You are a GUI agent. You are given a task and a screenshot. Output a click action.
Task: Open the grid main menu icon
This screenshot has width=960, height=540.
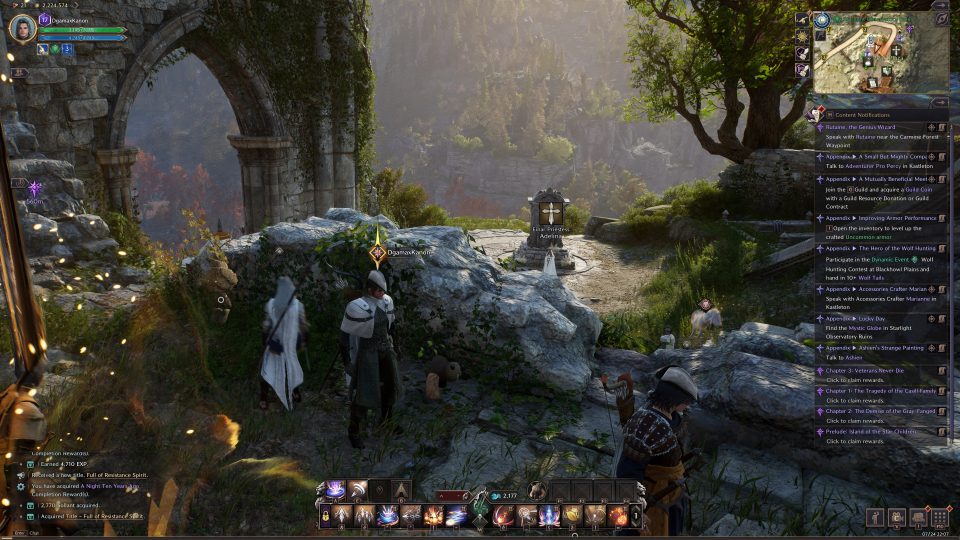pos(940,518)
